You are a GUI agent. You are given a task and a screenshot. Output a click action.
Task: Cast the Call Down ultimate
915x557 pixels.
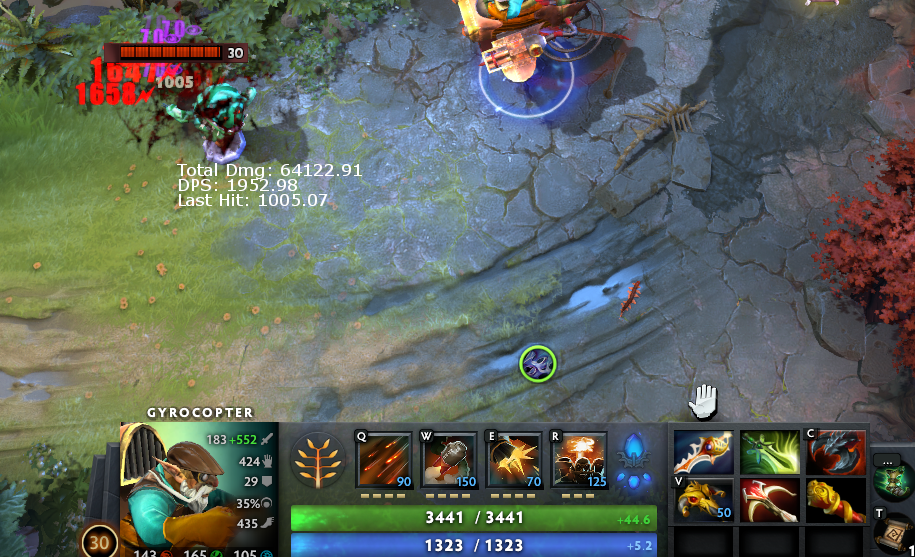pyautogui.click(x=580, y=460)
